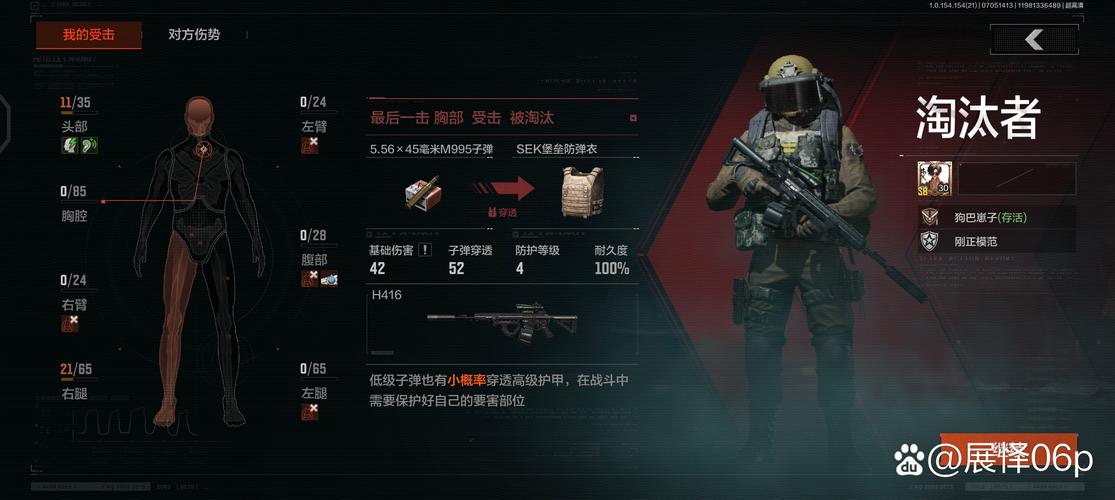Go back using the arrow button
The width and height of the screenshot is (1115, 500).
1034,39
